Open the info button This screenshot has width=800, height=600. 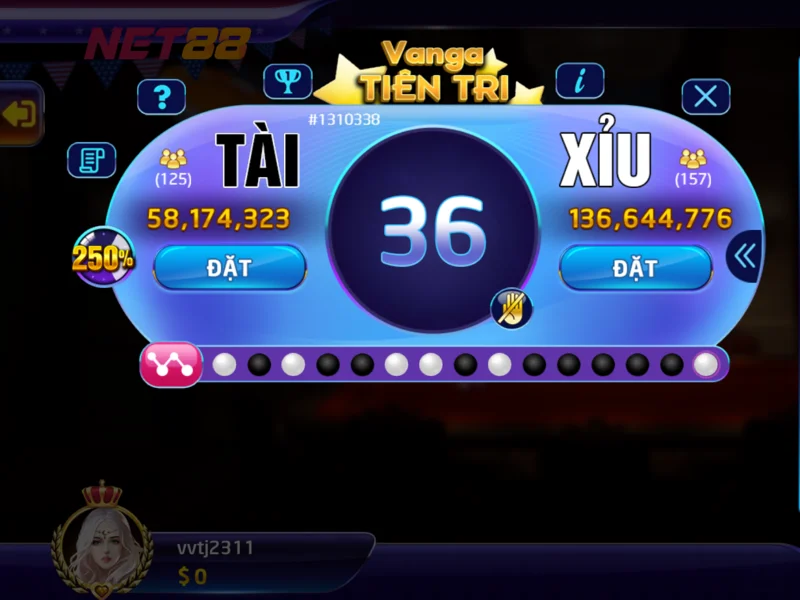coord(579,79)
